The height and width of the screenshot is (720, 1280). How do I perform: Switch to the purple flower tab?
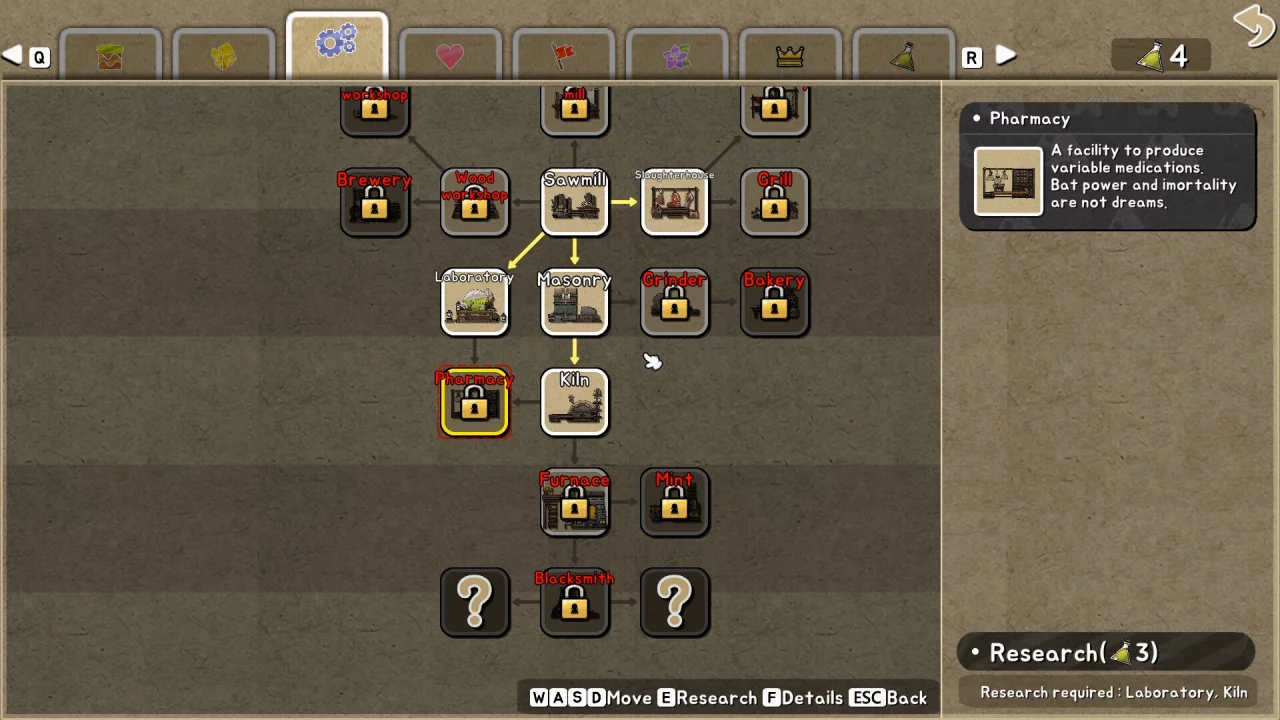click(x=677, y=56)
